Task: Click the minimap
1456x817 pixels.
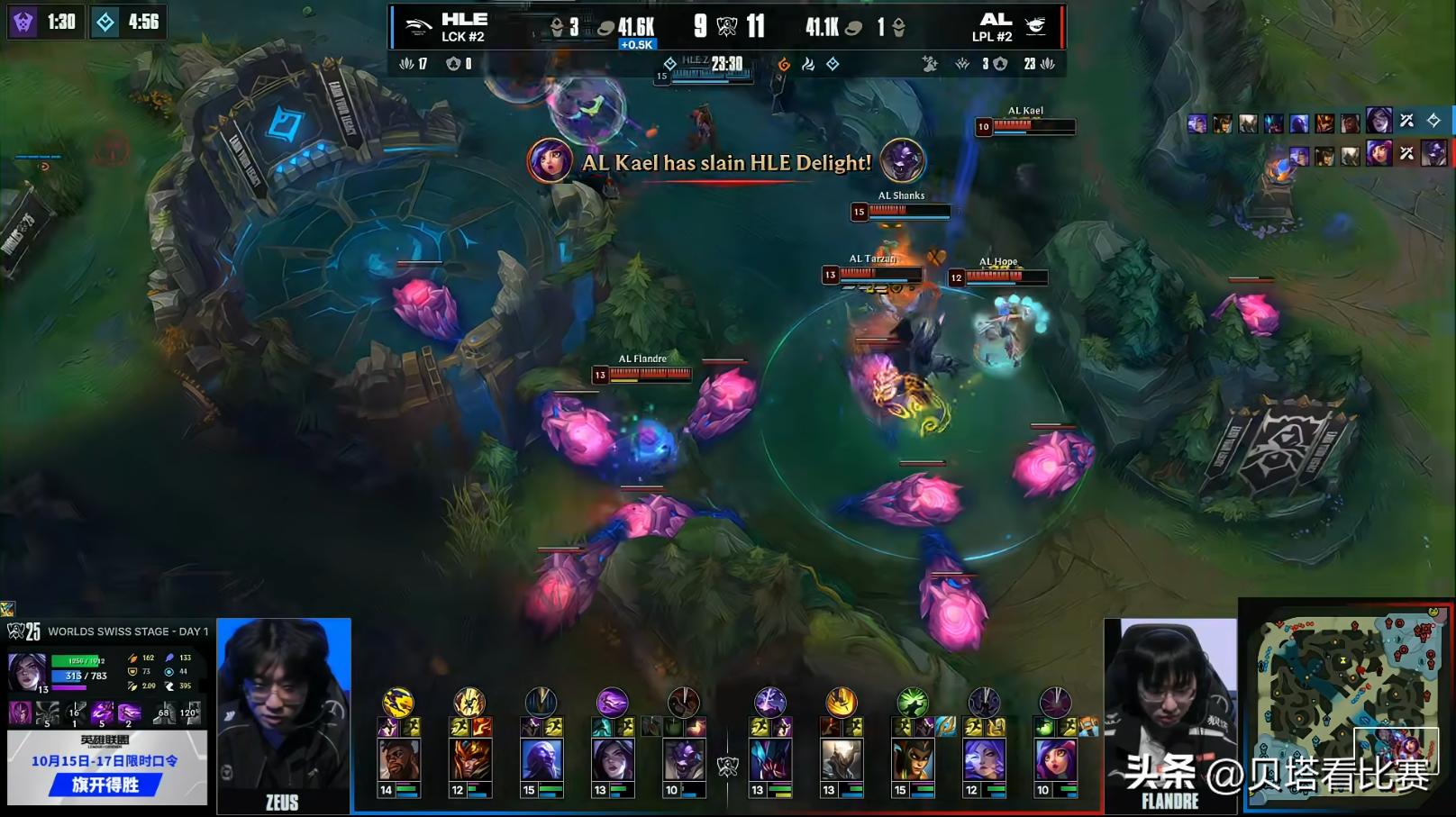Action: (x=1346, y=700)
